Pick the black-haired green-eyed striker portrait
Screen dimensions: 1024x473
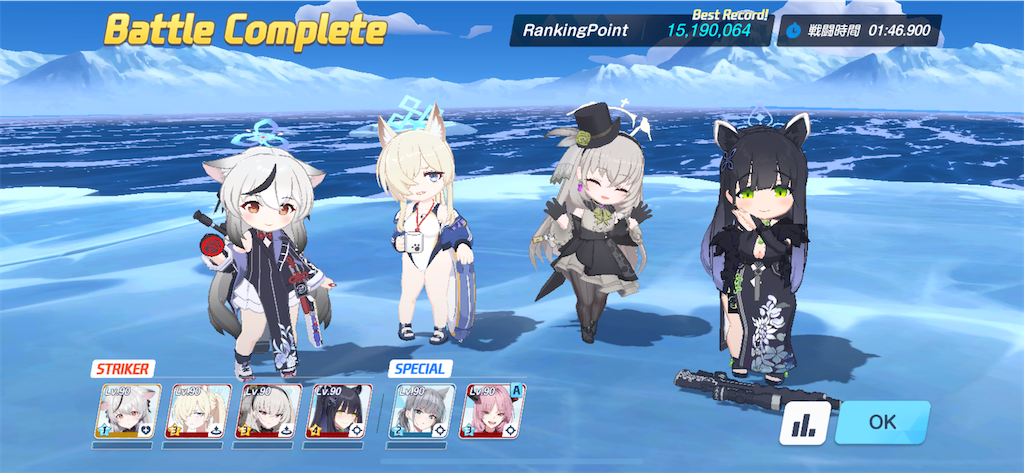point(339,412)
